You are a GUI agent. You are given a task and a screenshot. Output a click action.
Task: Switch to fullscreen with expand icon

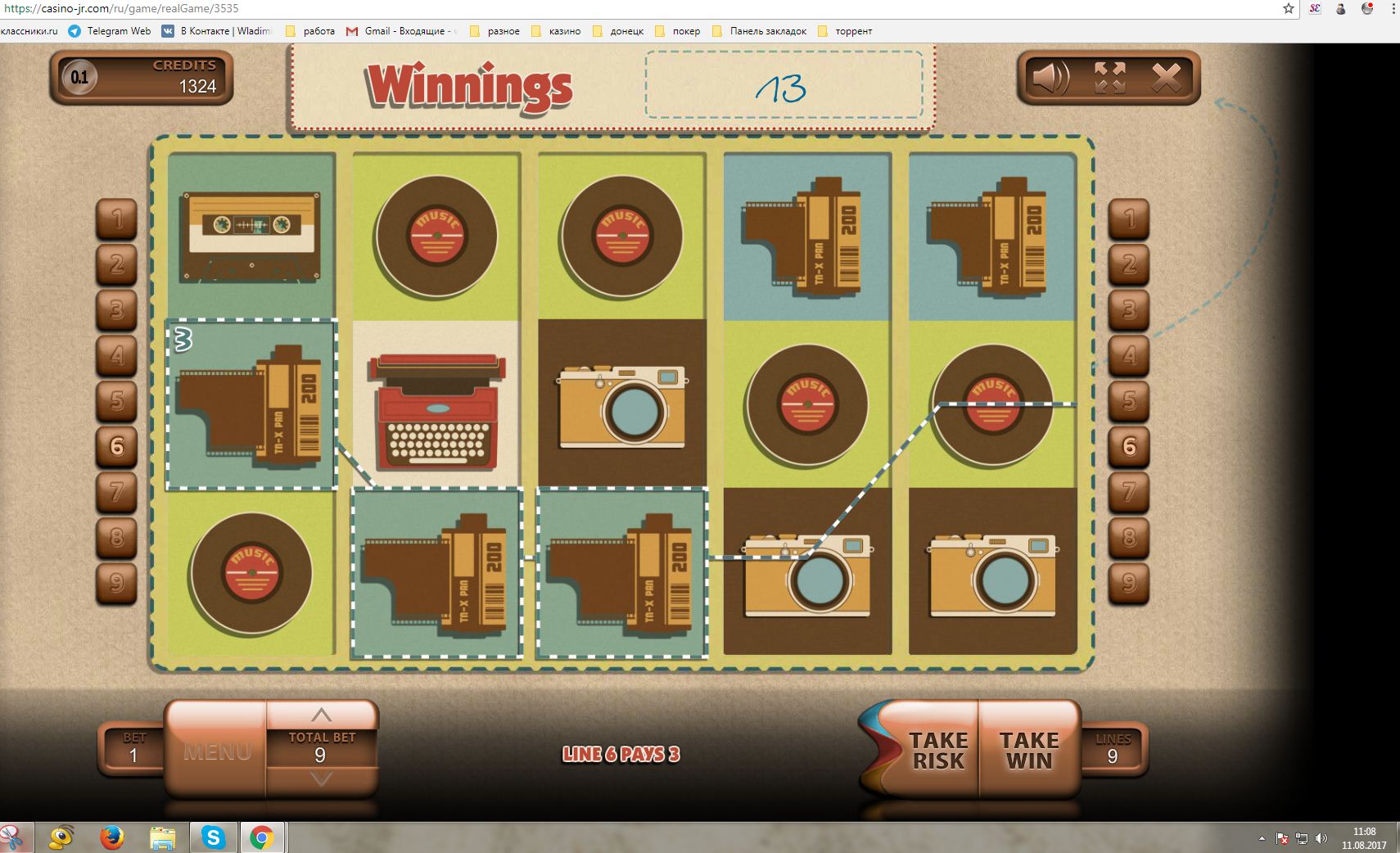coord(1109,78)
